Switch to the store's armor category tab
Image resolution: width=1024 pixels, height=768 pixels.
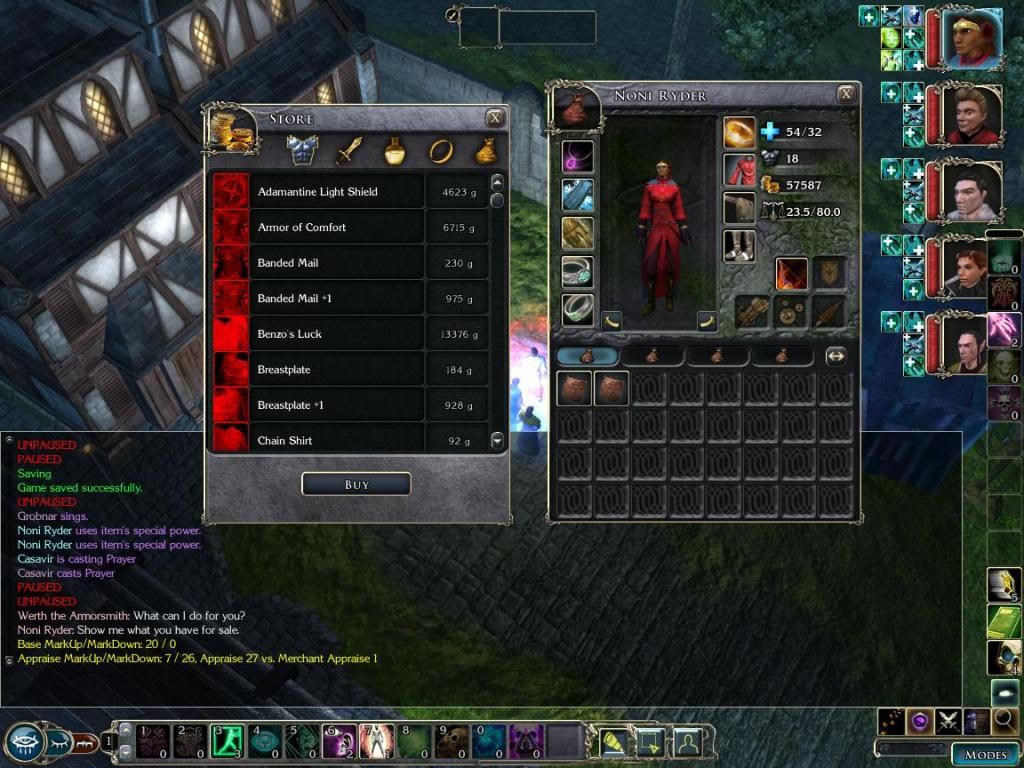pyautogui.click(x=302, y=151)
